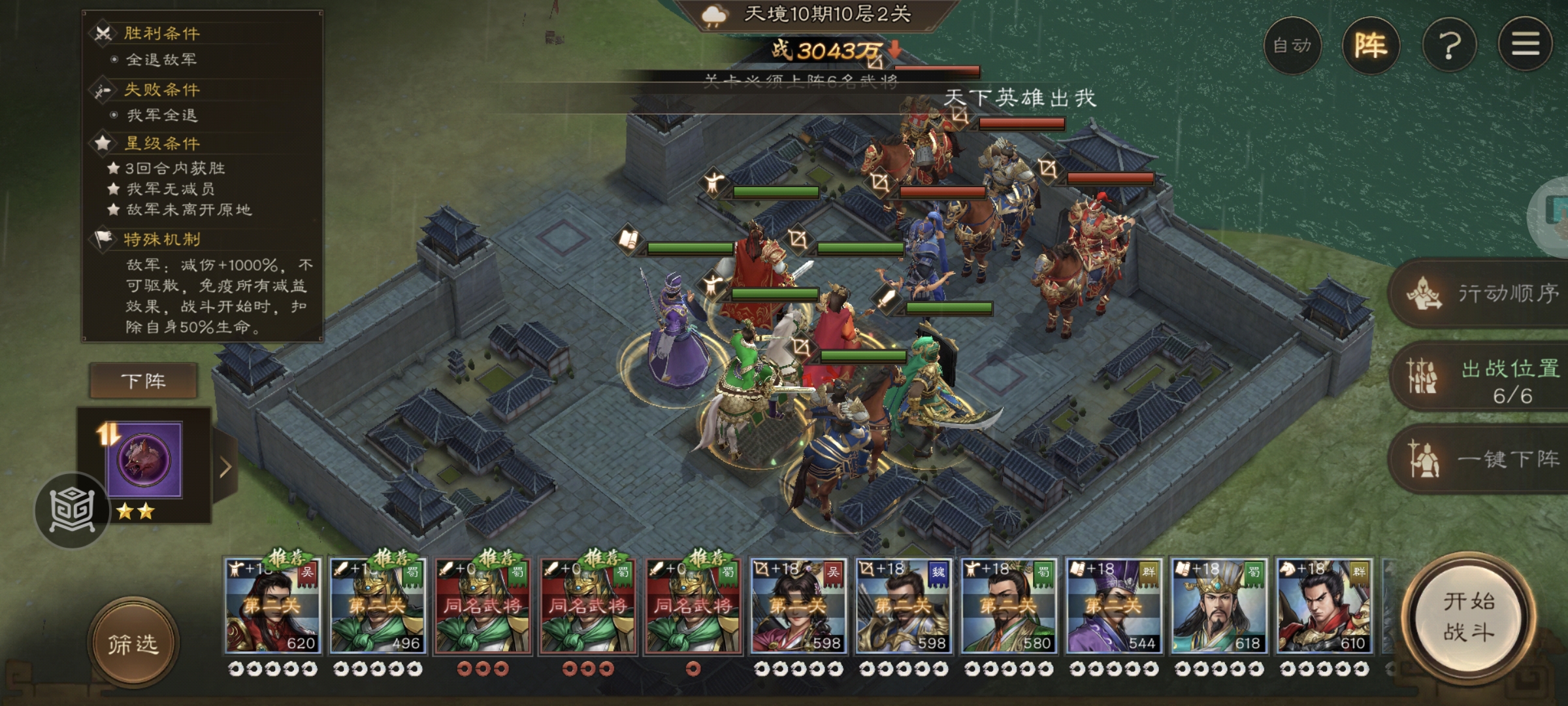This screenshot has width=1568, height=706.
Task: Open the 阵 formation panel
Action: pos(1370,46)
